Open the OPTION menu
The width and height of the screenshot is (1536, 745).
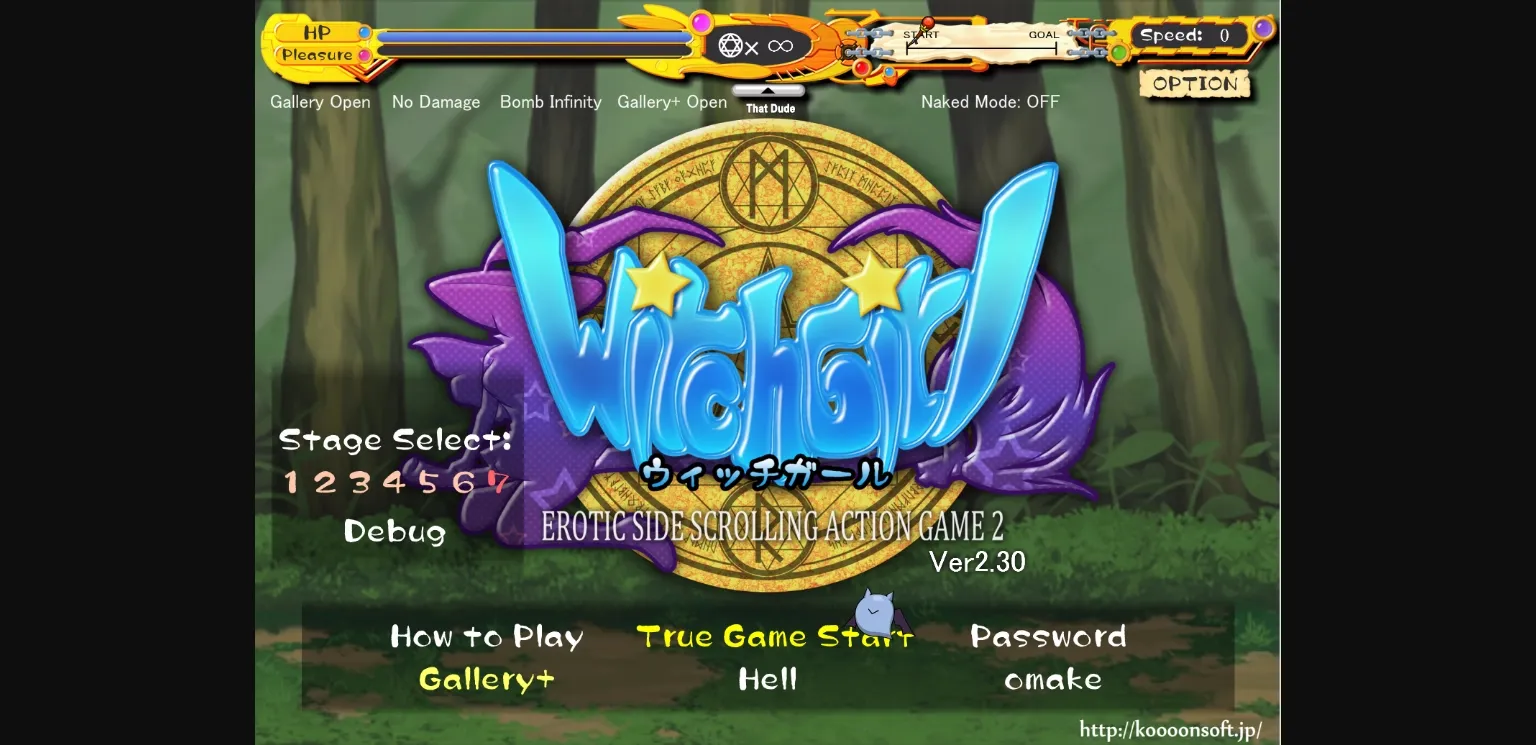coord(1195,84)
